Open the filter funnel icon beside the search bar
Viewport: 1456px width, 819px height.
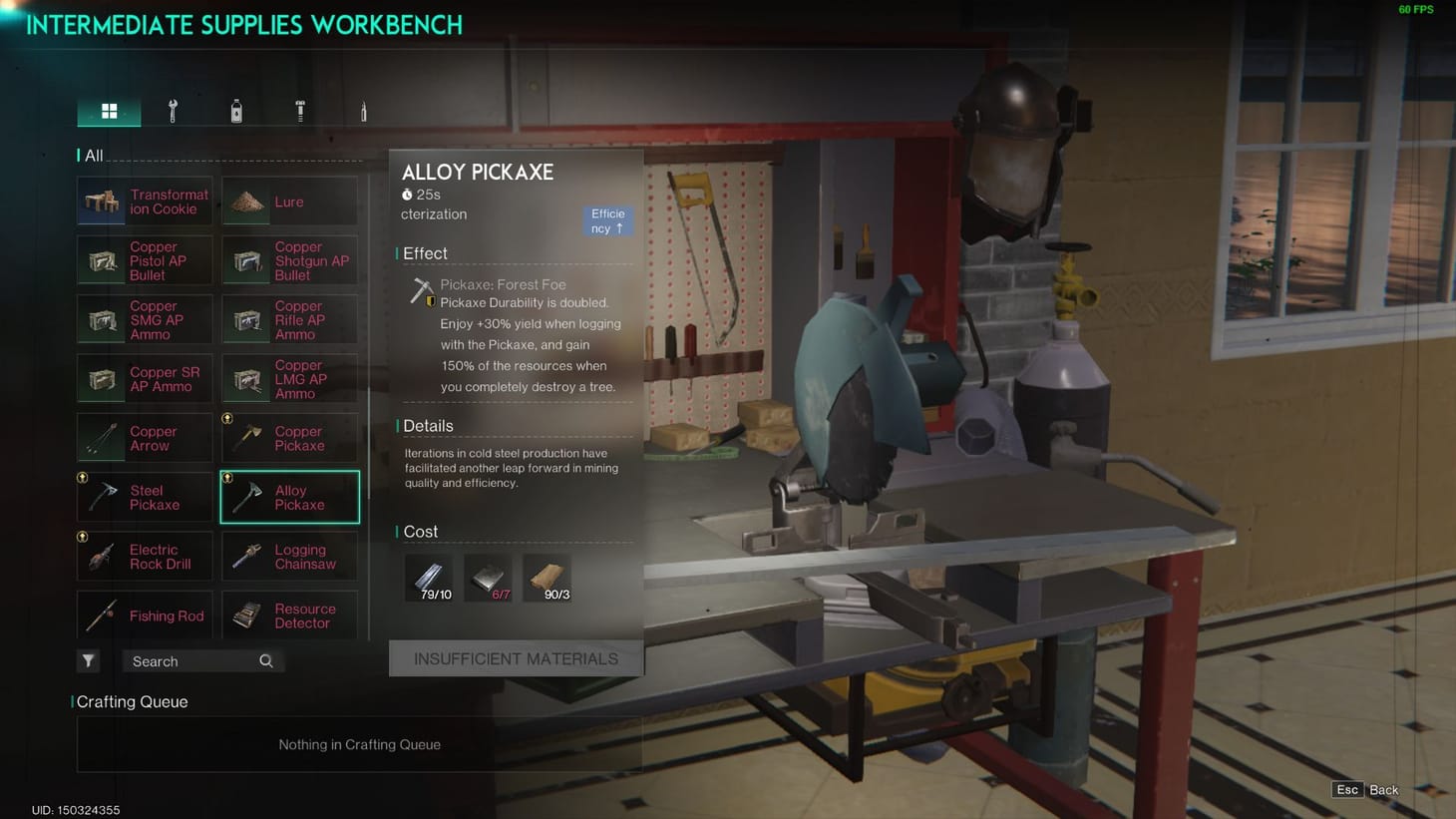pos(88,660)
